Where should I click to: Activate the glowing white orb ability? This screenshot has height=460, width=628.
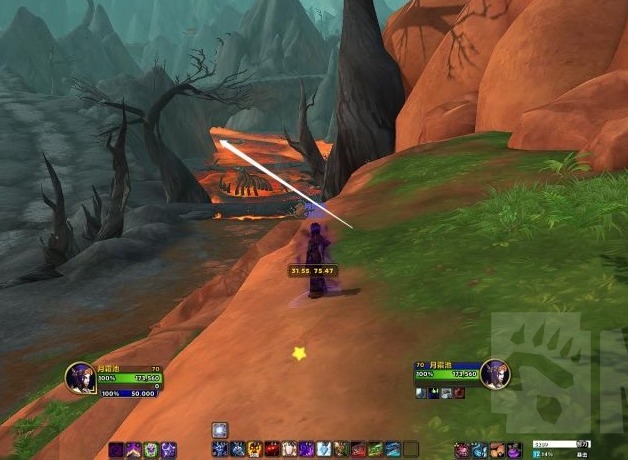pos(220,429)
